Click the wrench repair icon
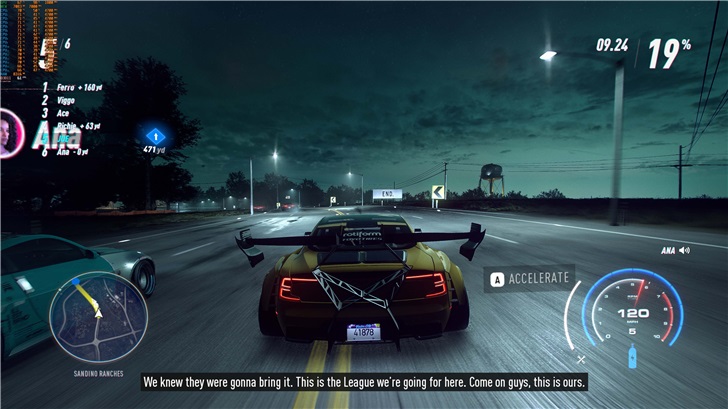This screenshot has height=409, width=728. click(x=582, y=358)
